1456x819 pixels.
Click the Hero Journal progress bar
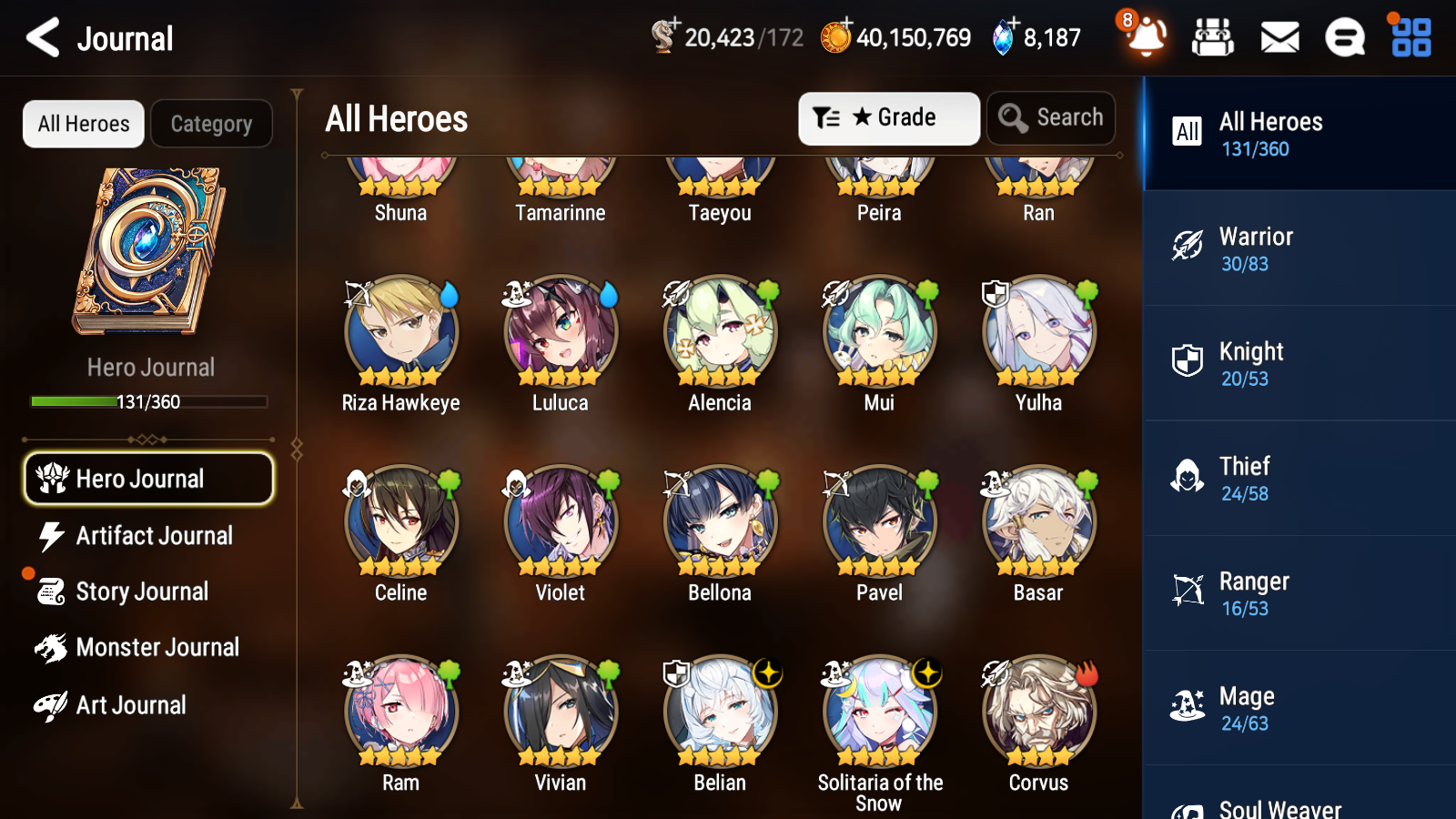(x=148, y=401)
